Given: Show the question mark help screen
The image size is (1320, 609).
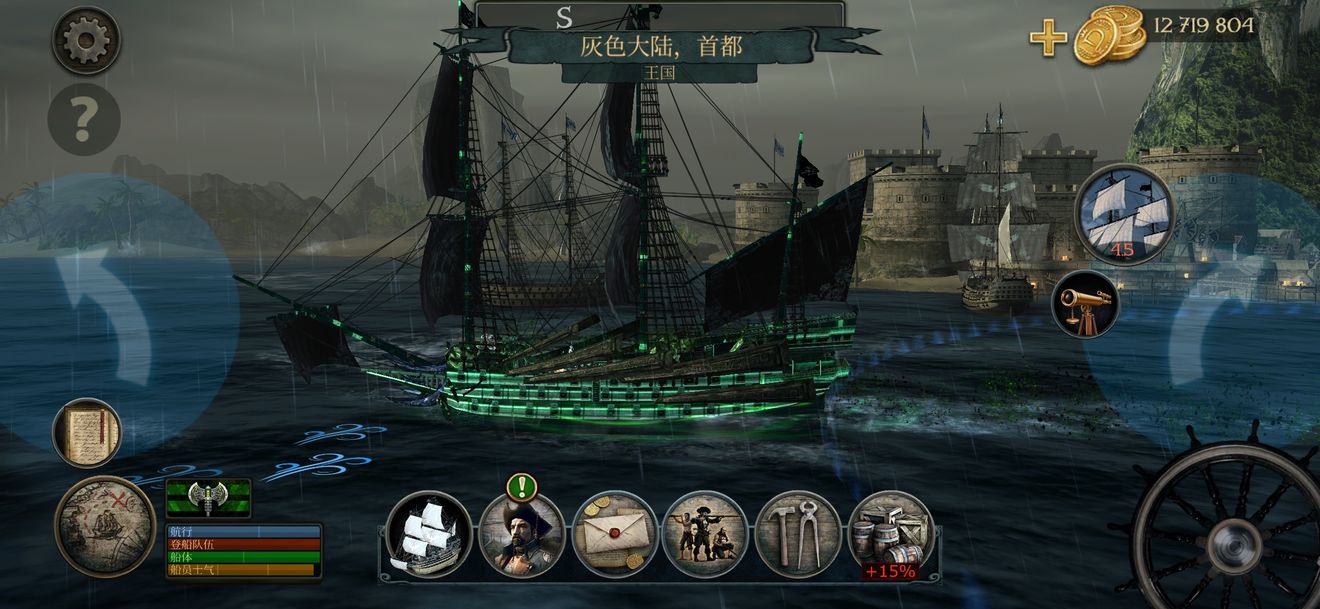Looking at the screenshot, I should (x=84, y=119).
